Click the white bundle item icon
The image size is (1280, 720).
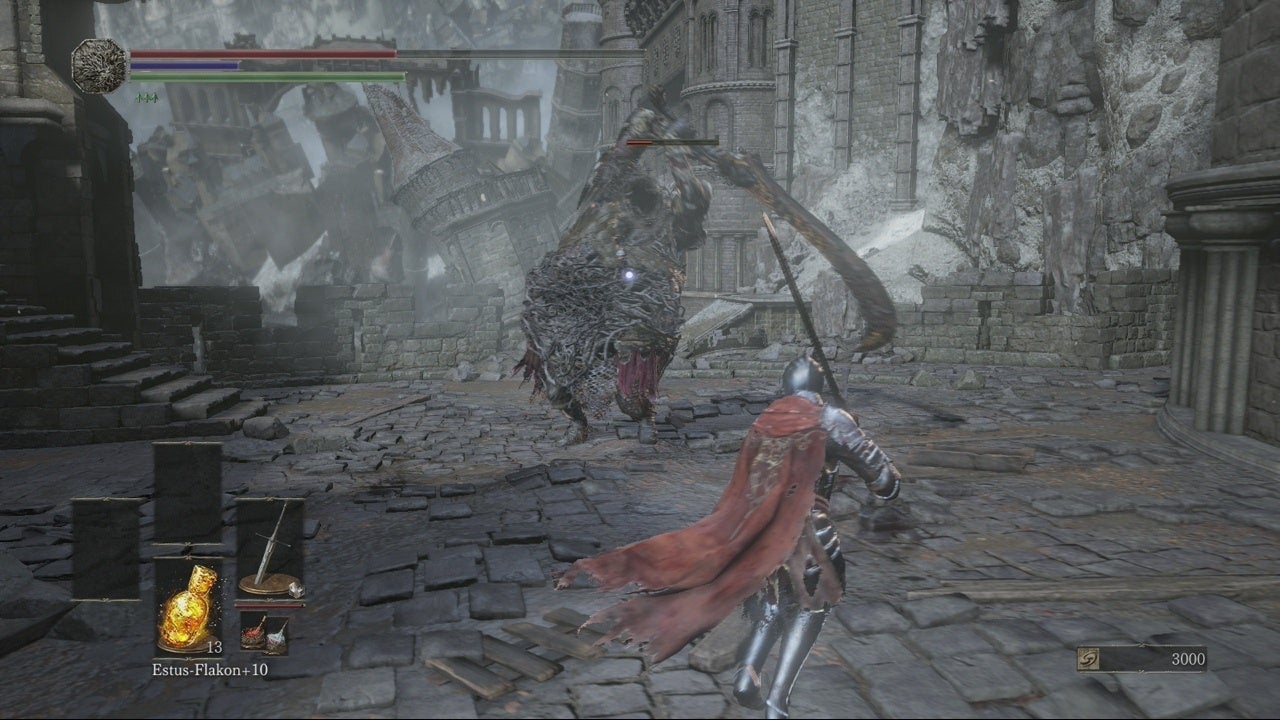(x=276, y=636)
